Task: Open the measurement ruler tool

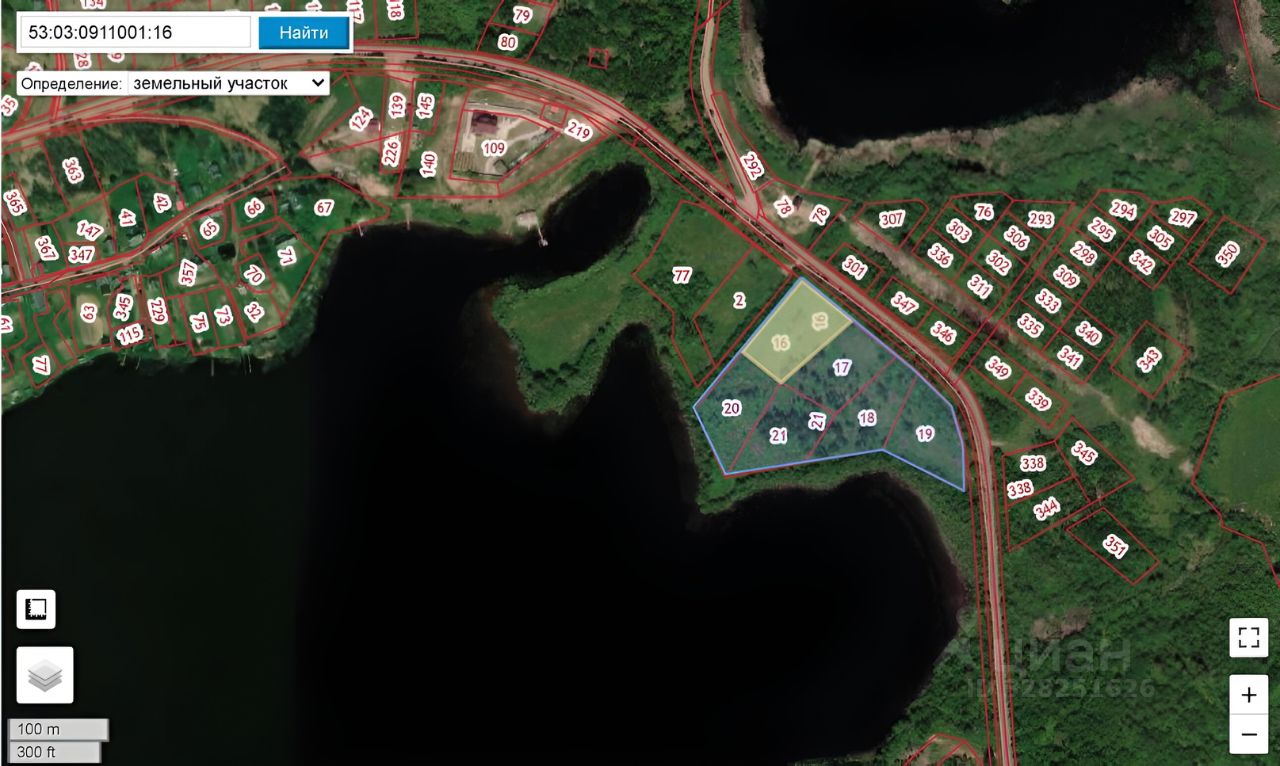Action: [x=36, y=609]
